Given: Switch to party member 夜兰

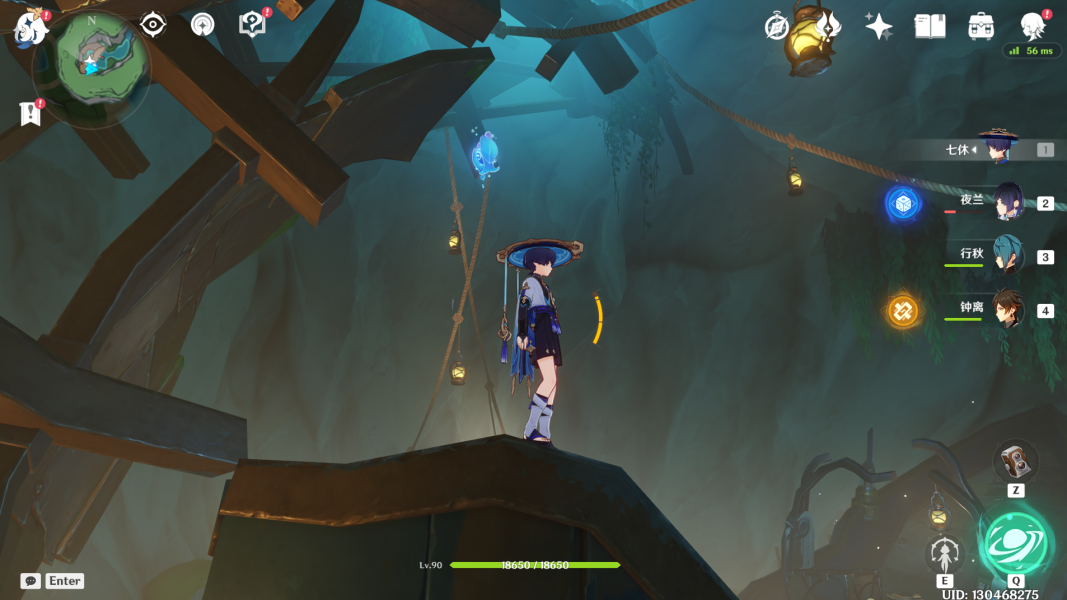Looking at the screenshot, I should (x=1005, y=202).
